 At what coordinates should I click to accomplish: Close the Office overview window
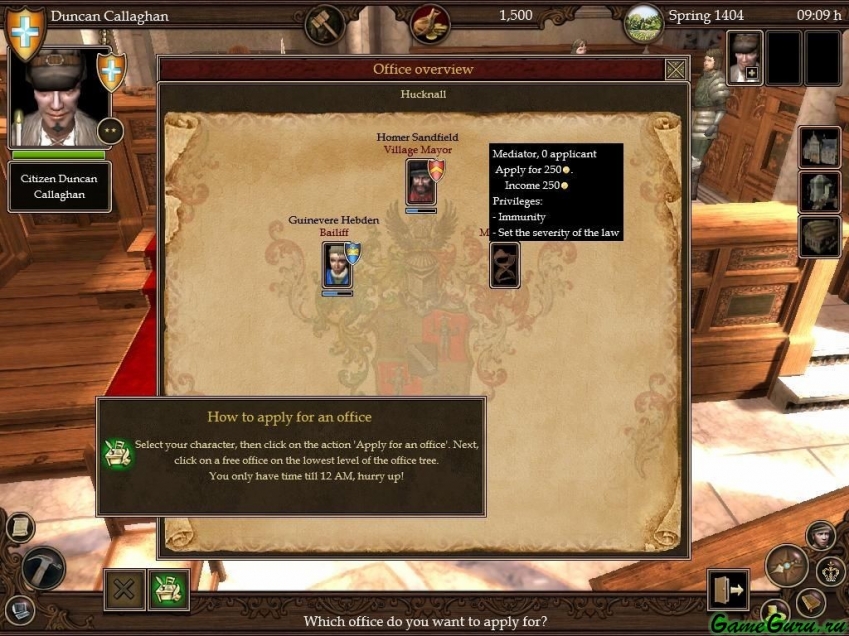point(675,69)
